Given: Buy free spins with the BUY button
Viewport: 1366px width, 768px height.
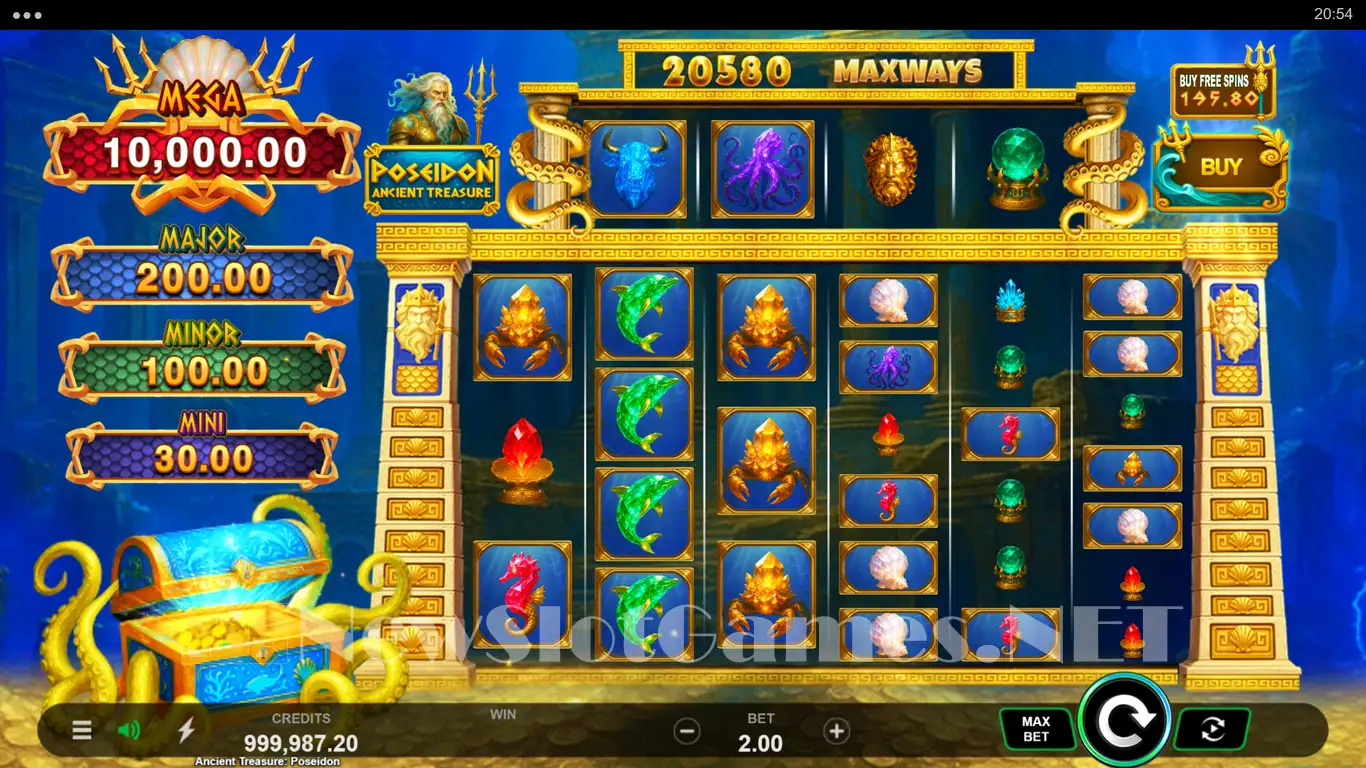Looking at the screenshot, I should pyautogui.click(x=1220, y=168).
